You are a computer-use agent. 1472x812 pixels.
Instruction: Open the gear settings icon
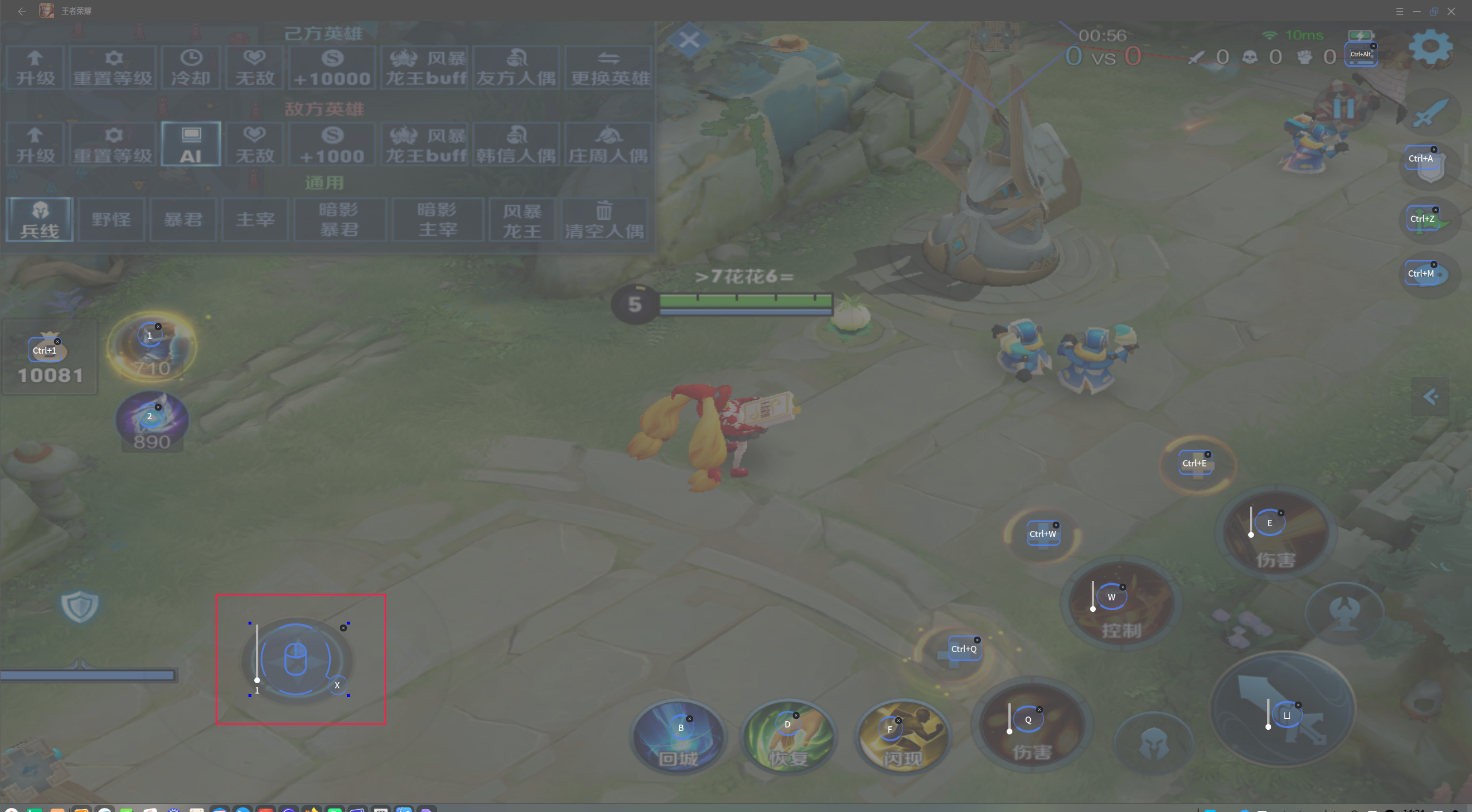[1430, 47]
